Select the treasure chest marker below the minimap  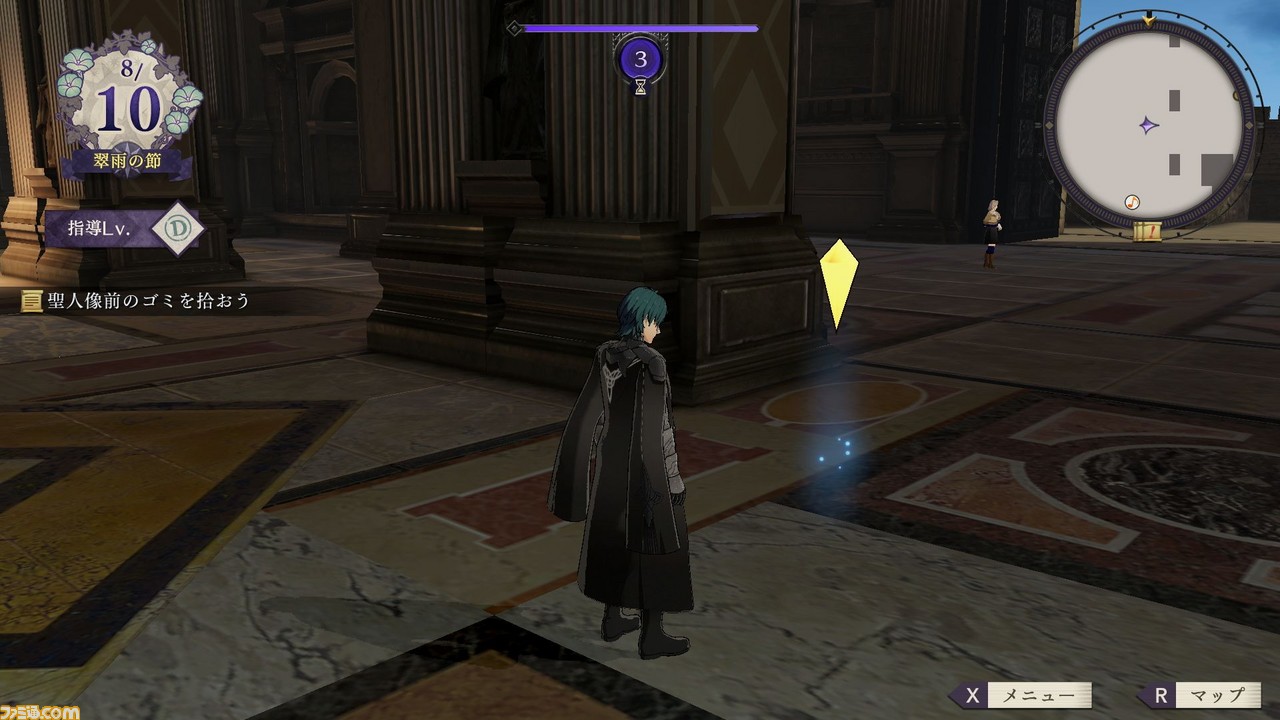(1148, 232)
